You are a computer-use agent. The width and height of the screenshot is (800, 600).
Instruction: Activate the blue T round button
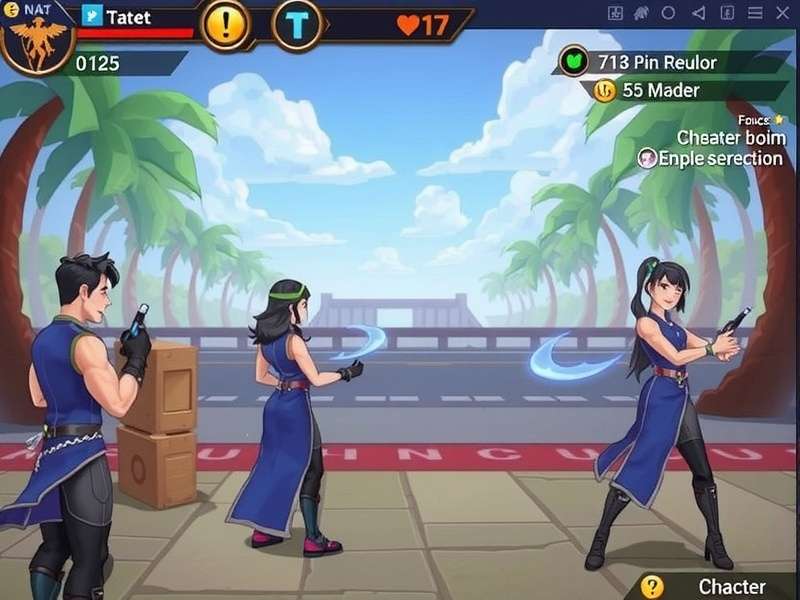pyautogui.click(x=296, y=25)
